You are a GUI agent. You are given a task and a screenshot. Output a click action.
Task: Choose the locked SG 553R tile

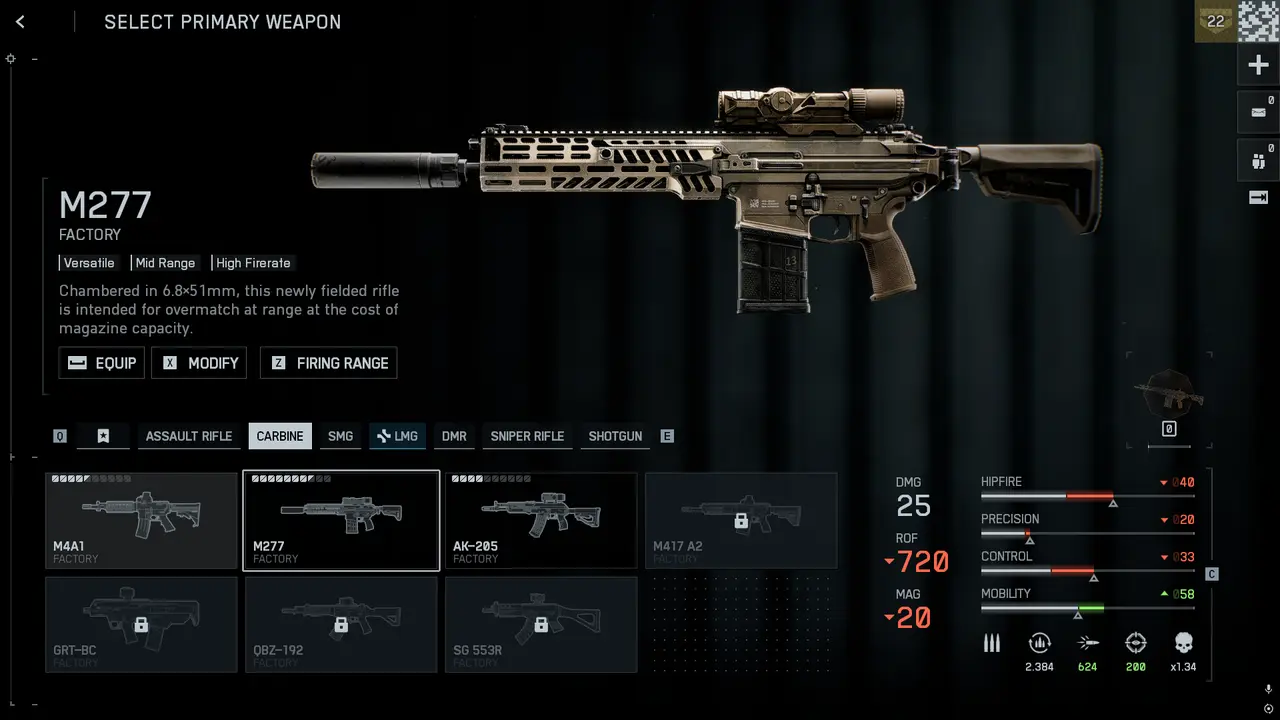(x=541, y=625)
